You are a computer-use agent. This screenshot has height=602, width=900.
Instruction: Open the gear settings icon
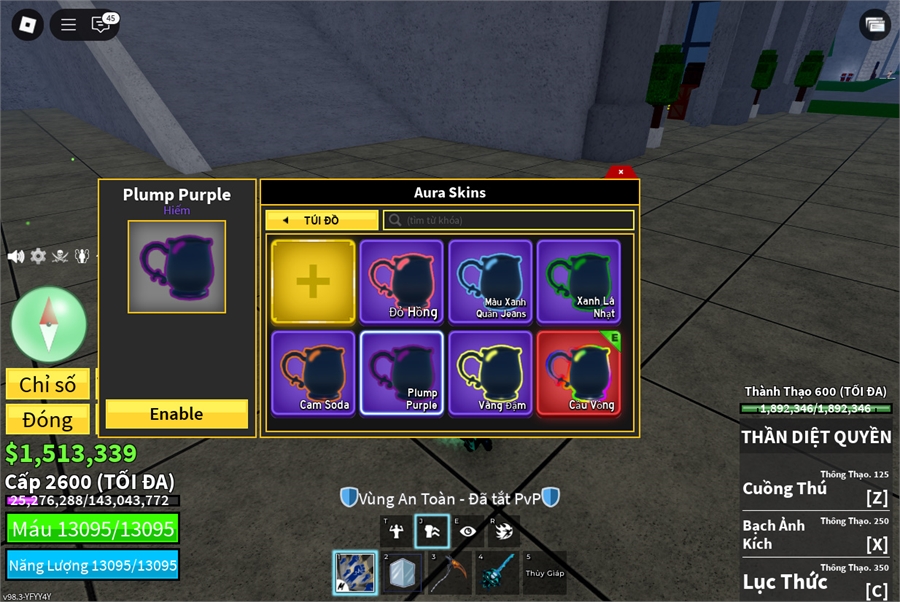tap(38, 256)
